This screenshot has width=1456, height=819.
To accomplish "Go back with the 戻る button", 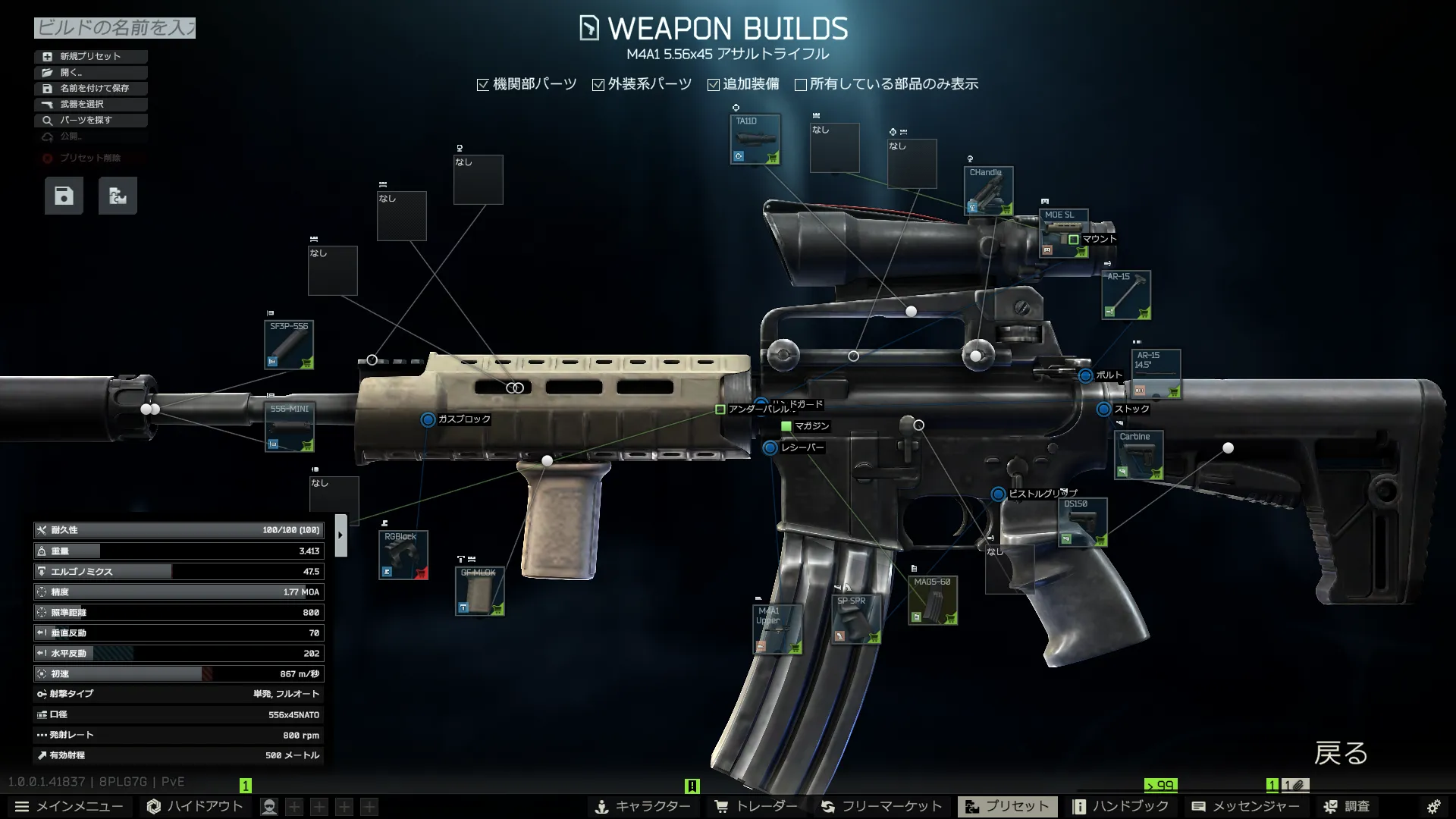I will [1341, 753].
